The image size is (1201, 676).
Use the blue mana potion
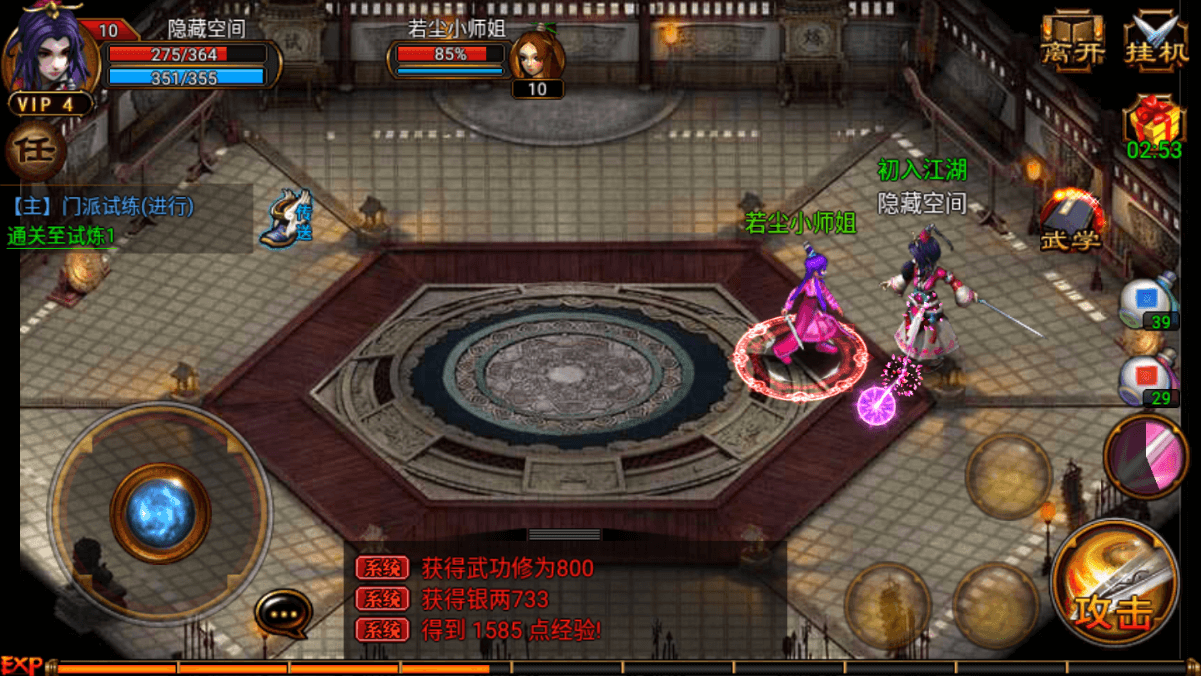point(1147,302)
